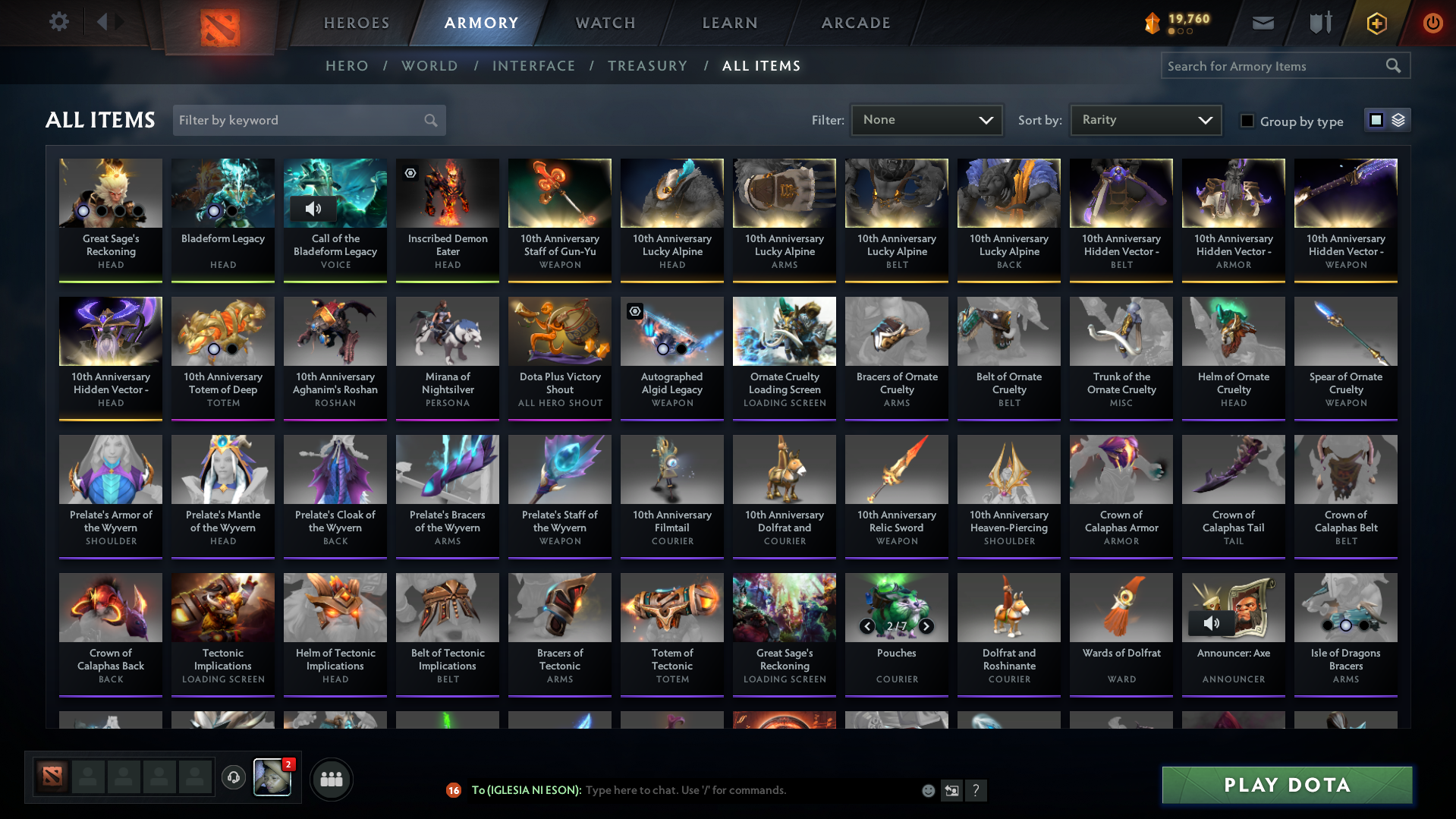
Task: Switch to the layered list view mode
Action: click(1396, 119)
